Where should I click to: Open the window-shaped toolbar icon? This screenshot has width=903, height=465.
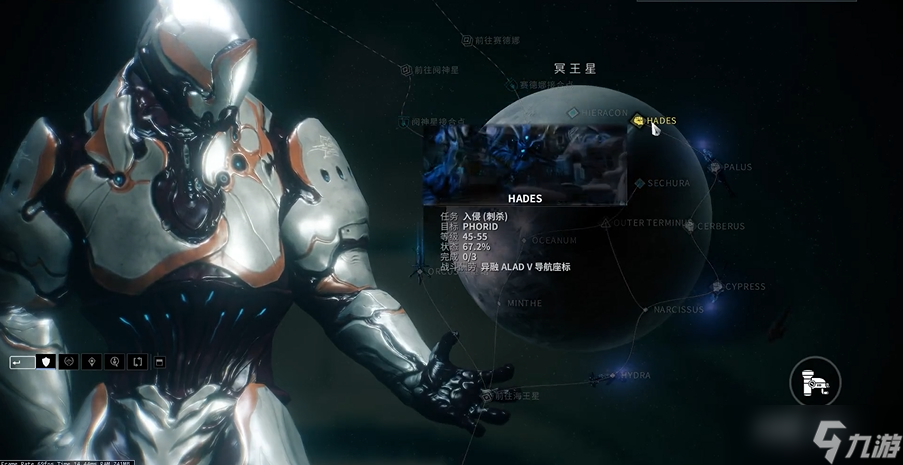tap(160, 361)
